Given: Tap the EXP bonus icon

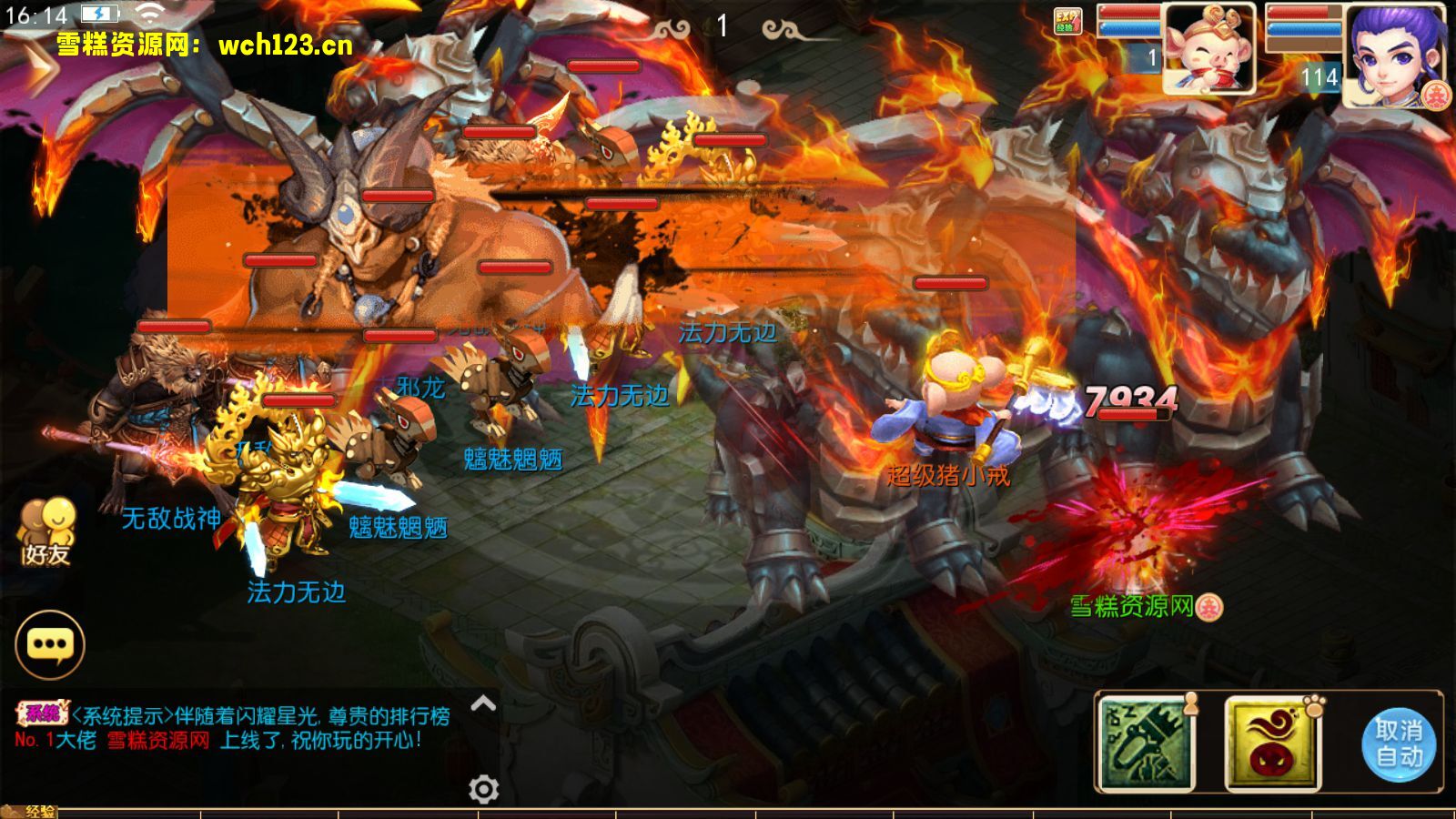Looking at the screenshot, I should point(1067,21).
